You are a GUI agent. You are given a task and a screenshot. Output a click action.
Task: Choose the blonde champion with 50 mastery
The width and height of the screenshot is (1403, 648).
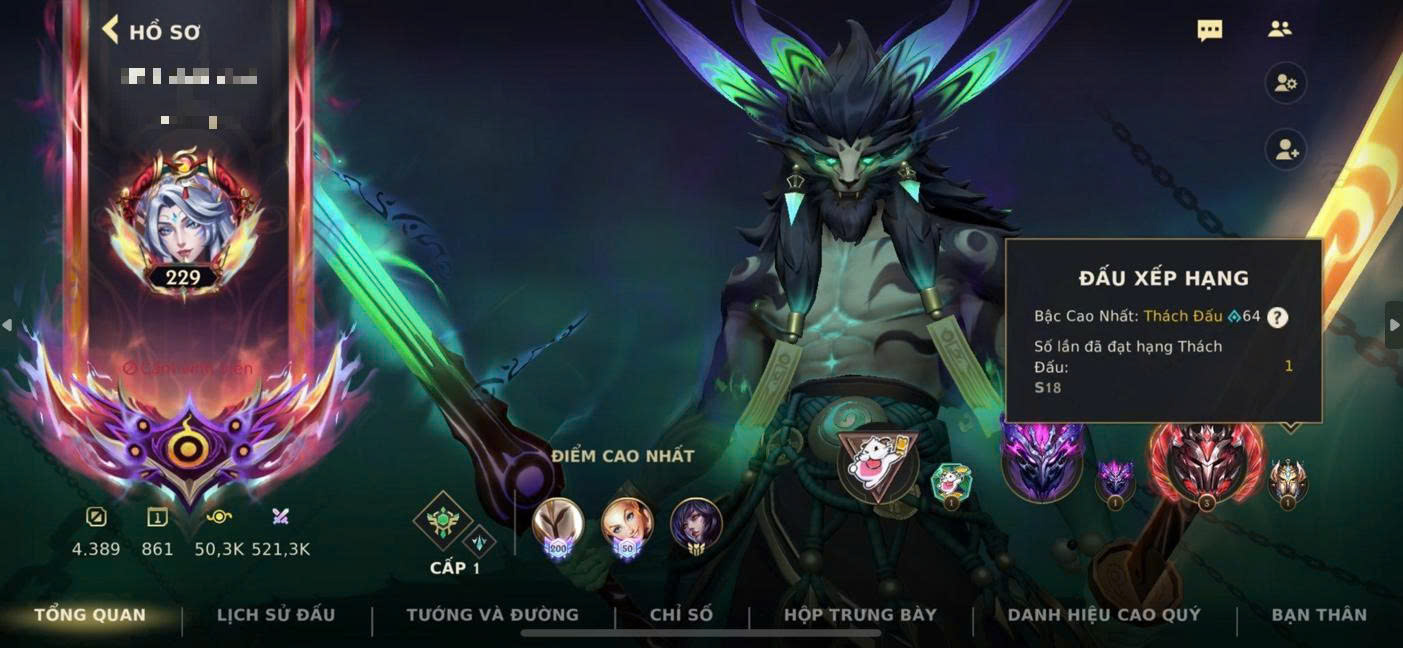[627, 525]
